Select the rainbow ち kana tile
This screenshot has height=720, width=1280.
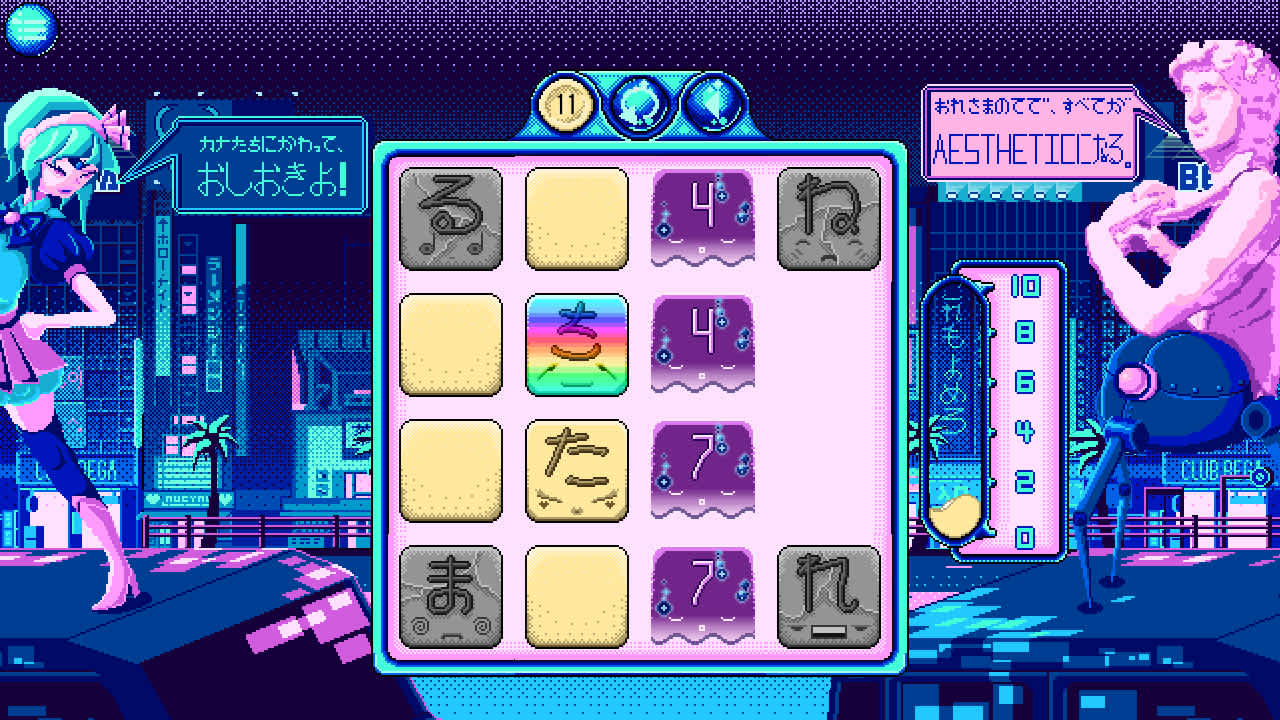(577, 344)
